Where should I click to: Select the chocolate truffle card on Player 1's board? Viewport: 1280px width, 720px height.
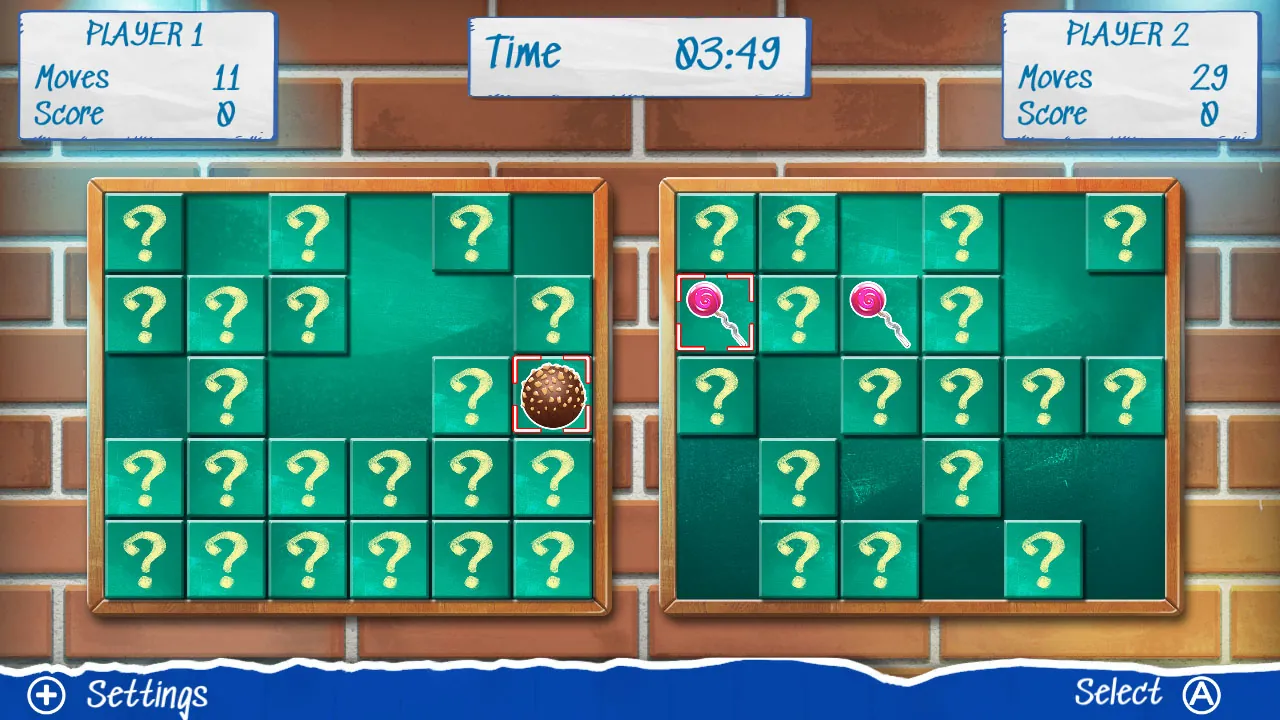[x=551, y=394]
